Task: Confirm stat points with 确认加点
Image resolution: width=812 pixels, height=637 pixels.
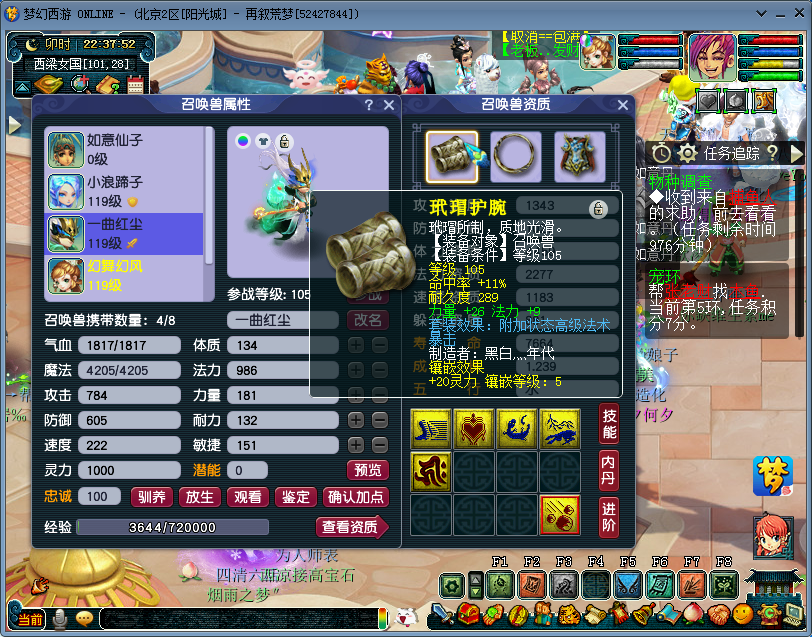Action: coord(355,497)
